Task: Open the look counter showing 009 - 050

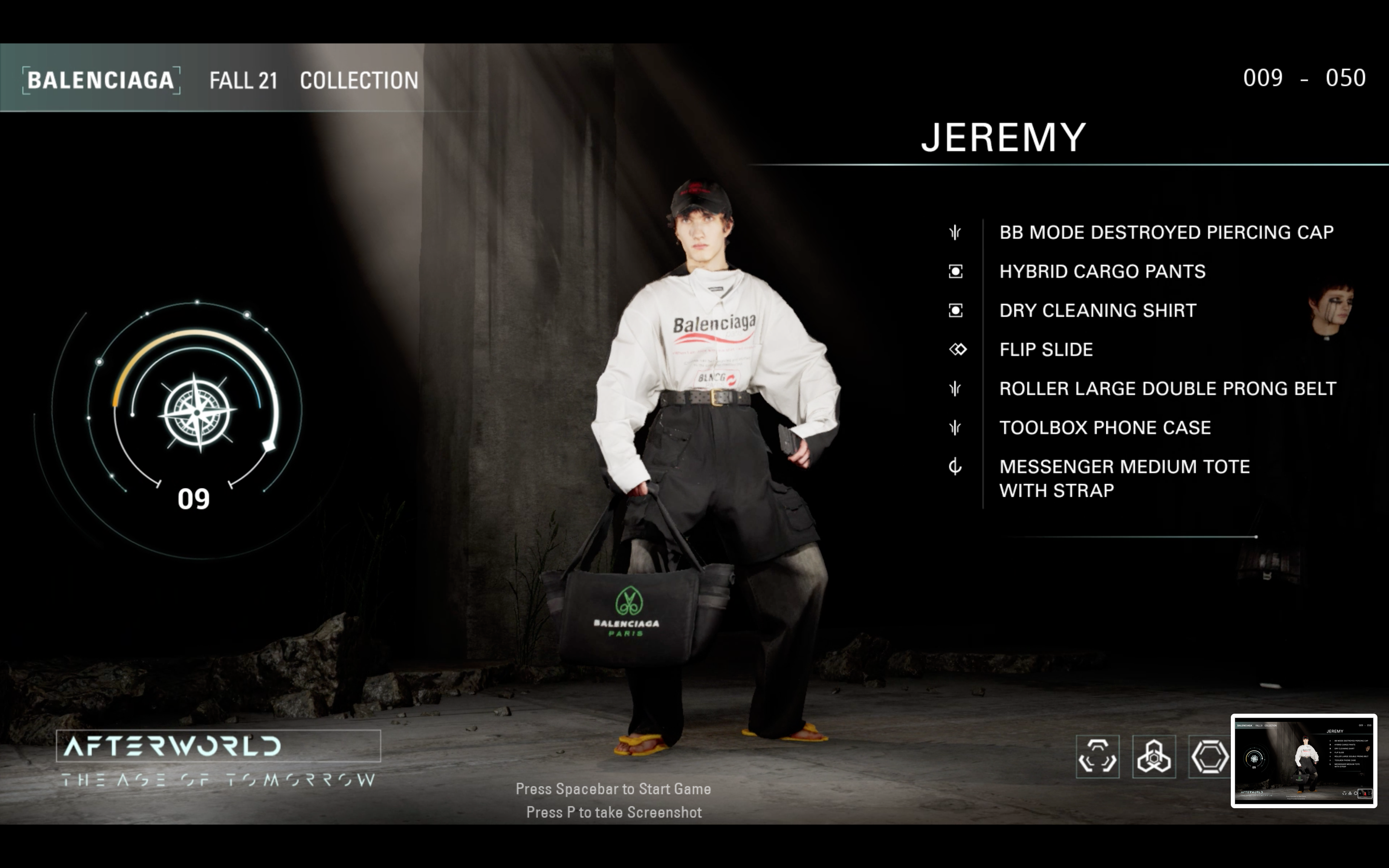Action: coord(1304,76)
